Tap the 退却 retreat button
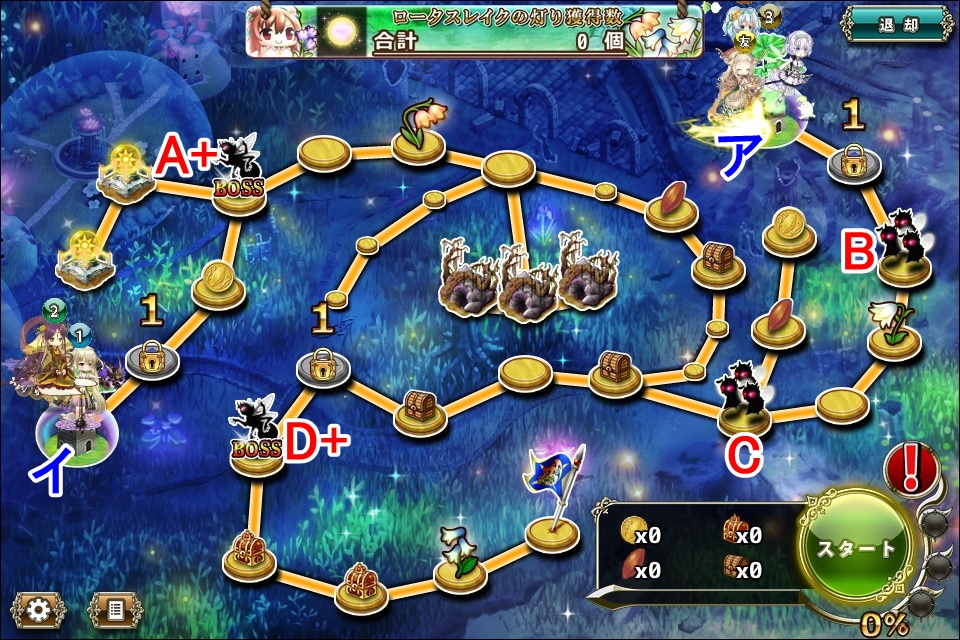Viewport: 960px width, 640px height. [894, 23]
